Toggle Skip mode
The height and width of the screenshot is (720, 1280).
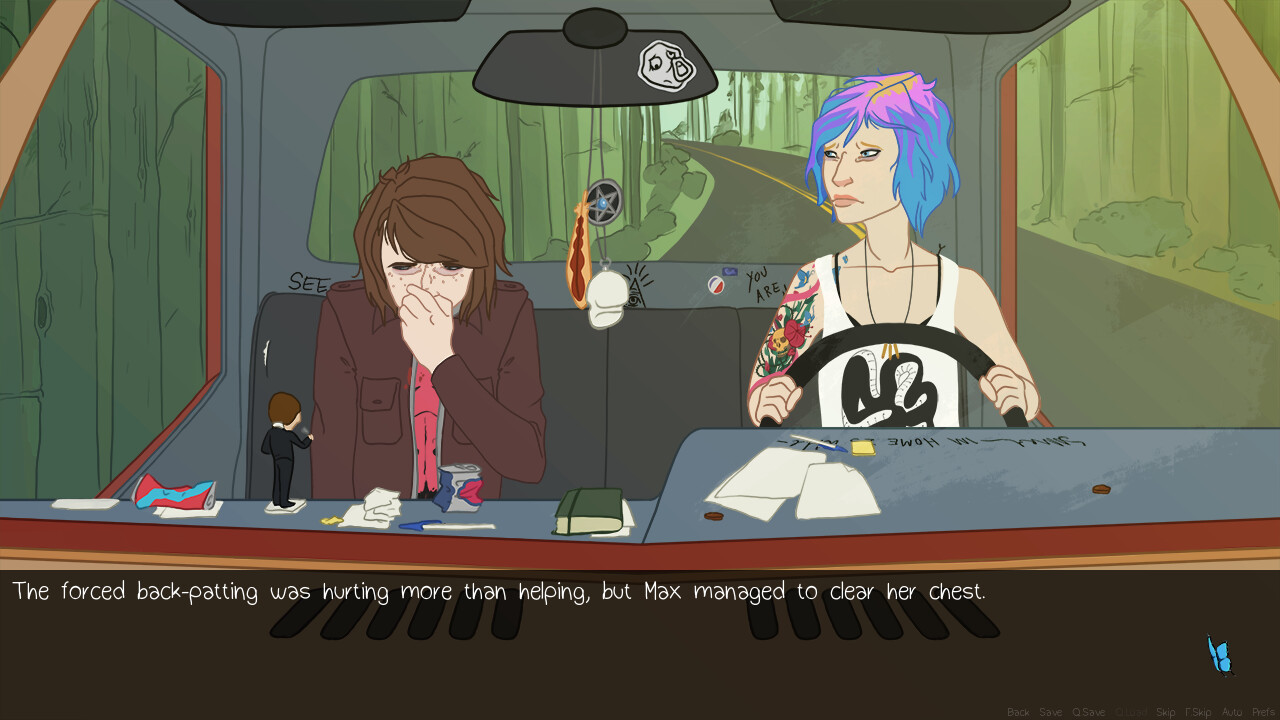click(1166, 710)
